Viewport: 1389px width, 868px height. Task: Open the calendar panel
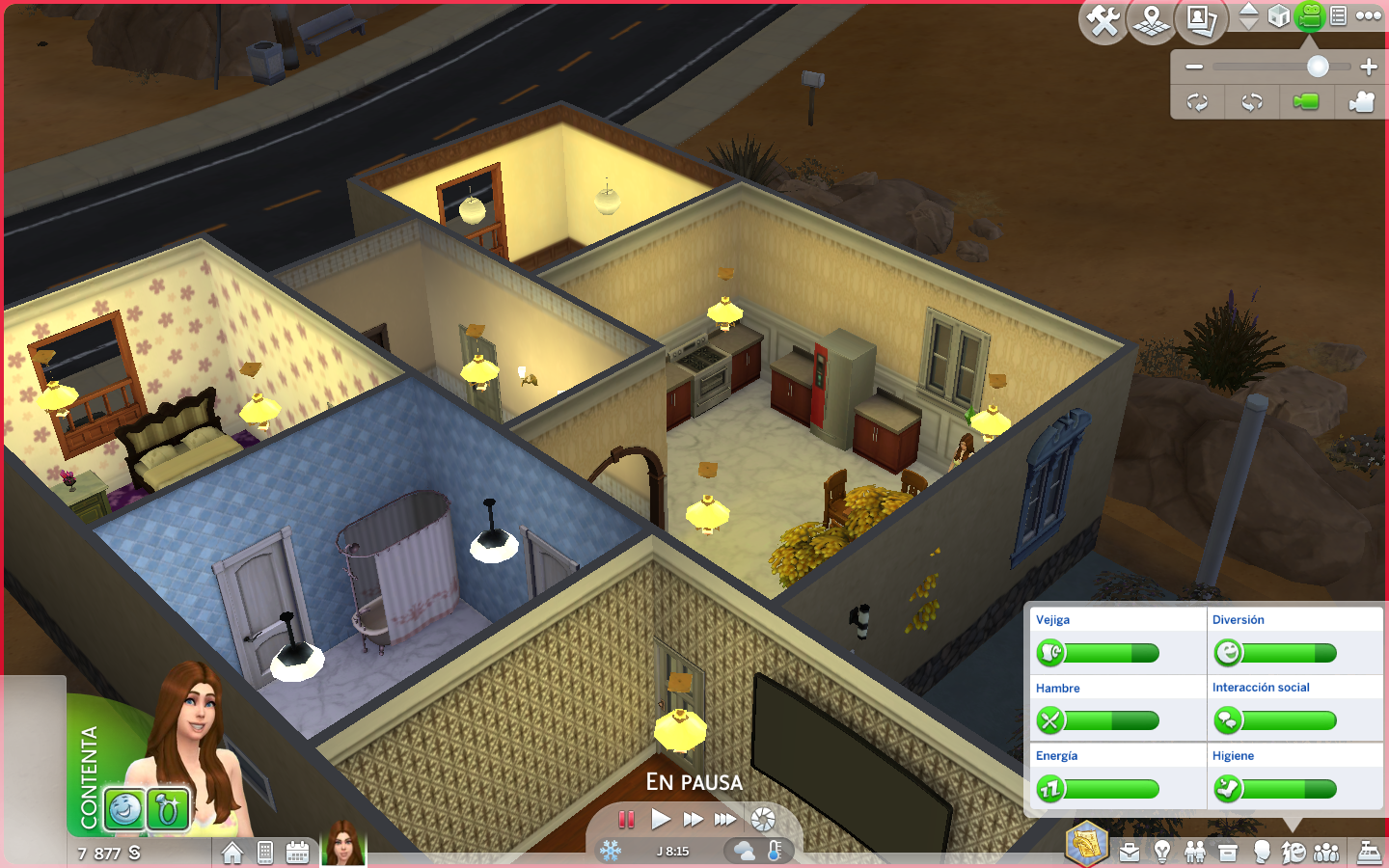tap(297, 853)
